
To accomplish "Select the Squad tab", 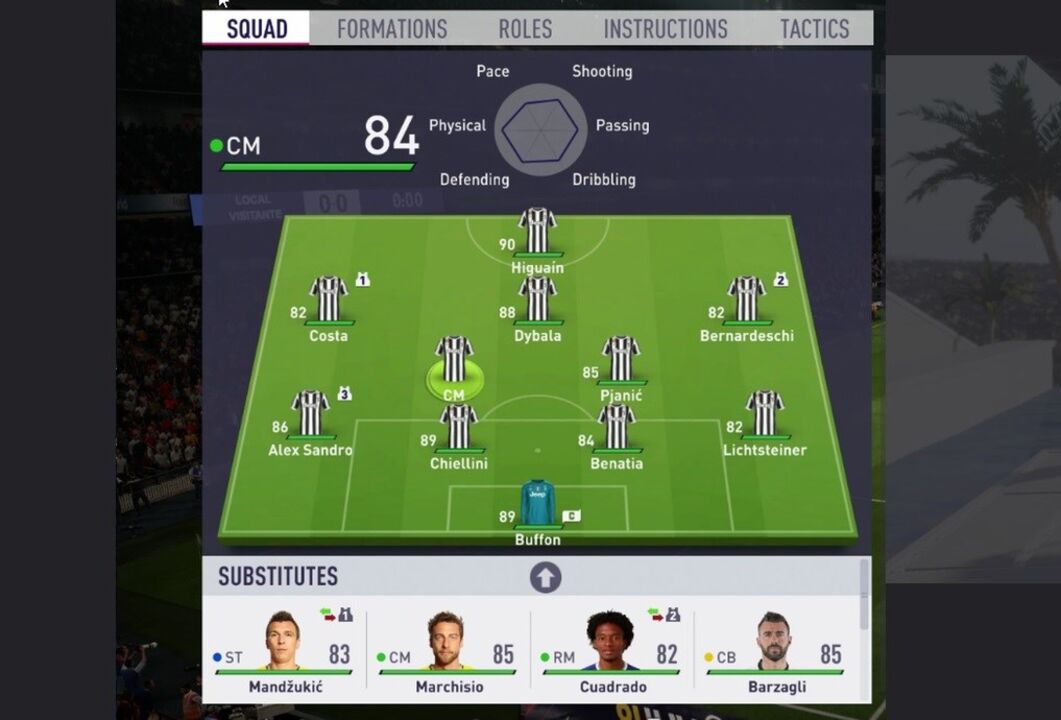I will click(256, 29).
